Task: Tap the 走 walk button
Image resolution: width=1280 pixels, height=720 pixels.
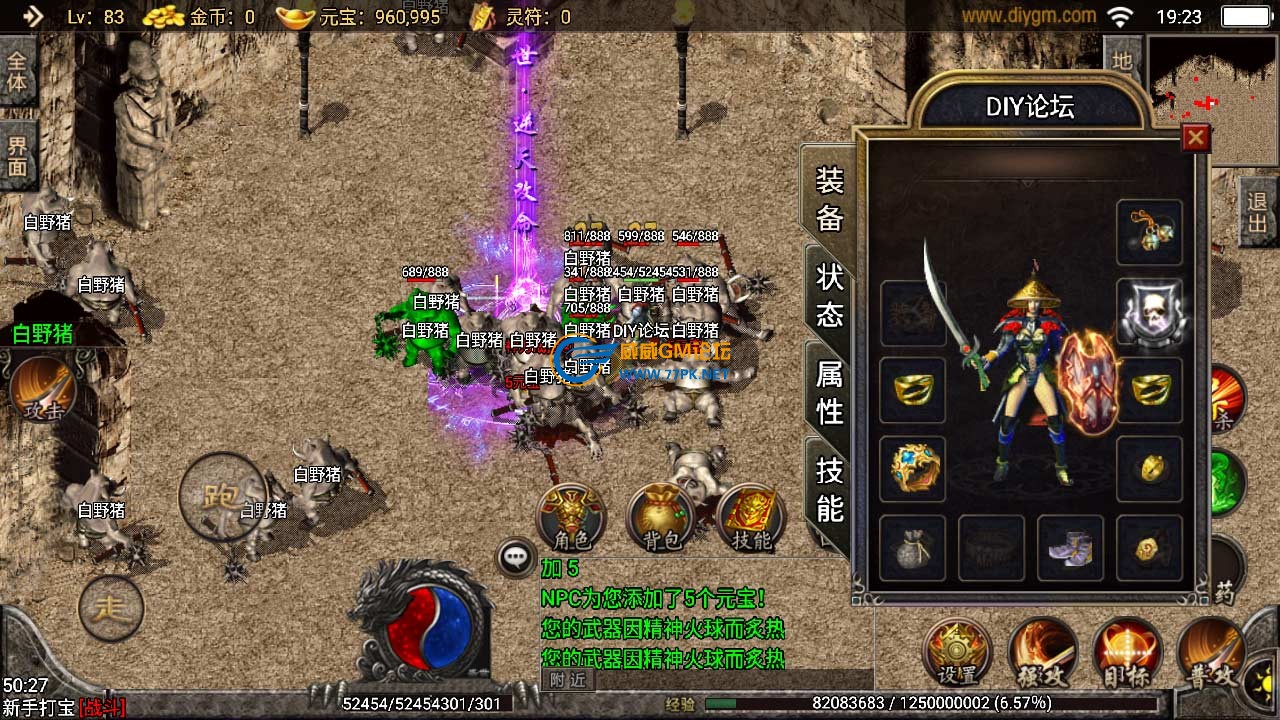Action: (110, 607)
